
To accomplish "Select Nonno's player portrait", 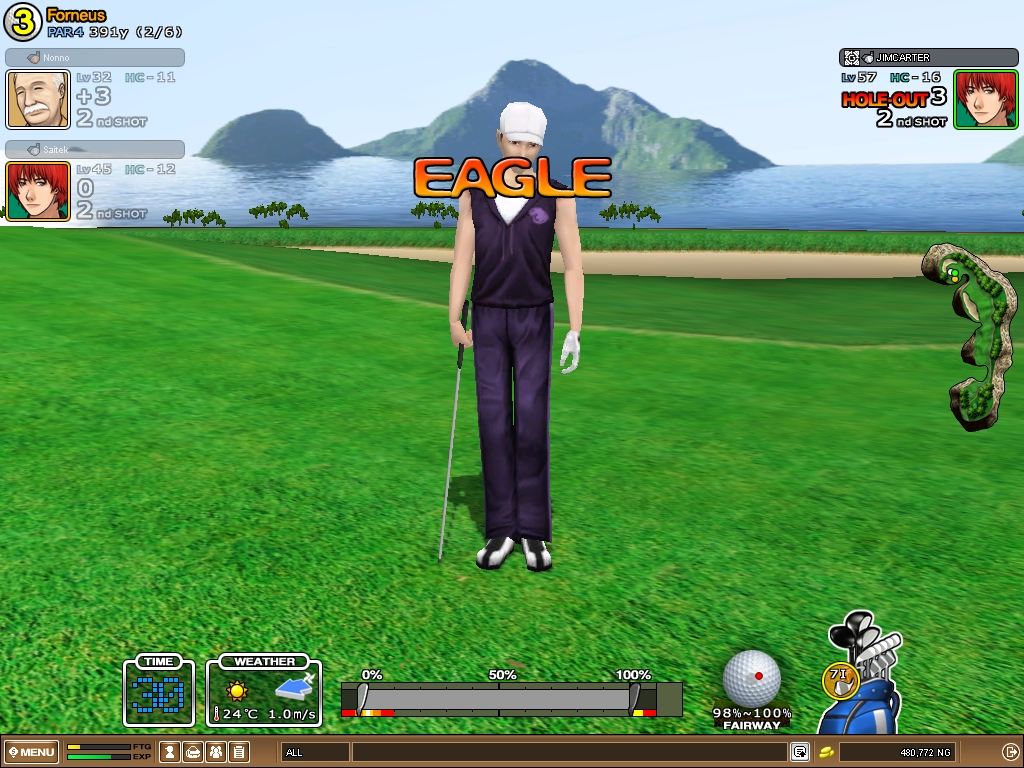I will point(38,100).
